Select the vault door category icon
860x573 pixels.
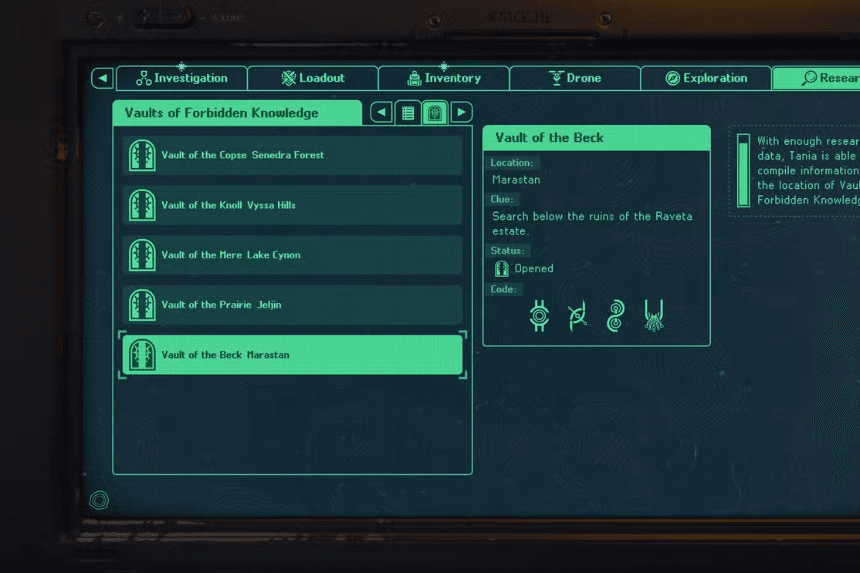tap(435, 113)
